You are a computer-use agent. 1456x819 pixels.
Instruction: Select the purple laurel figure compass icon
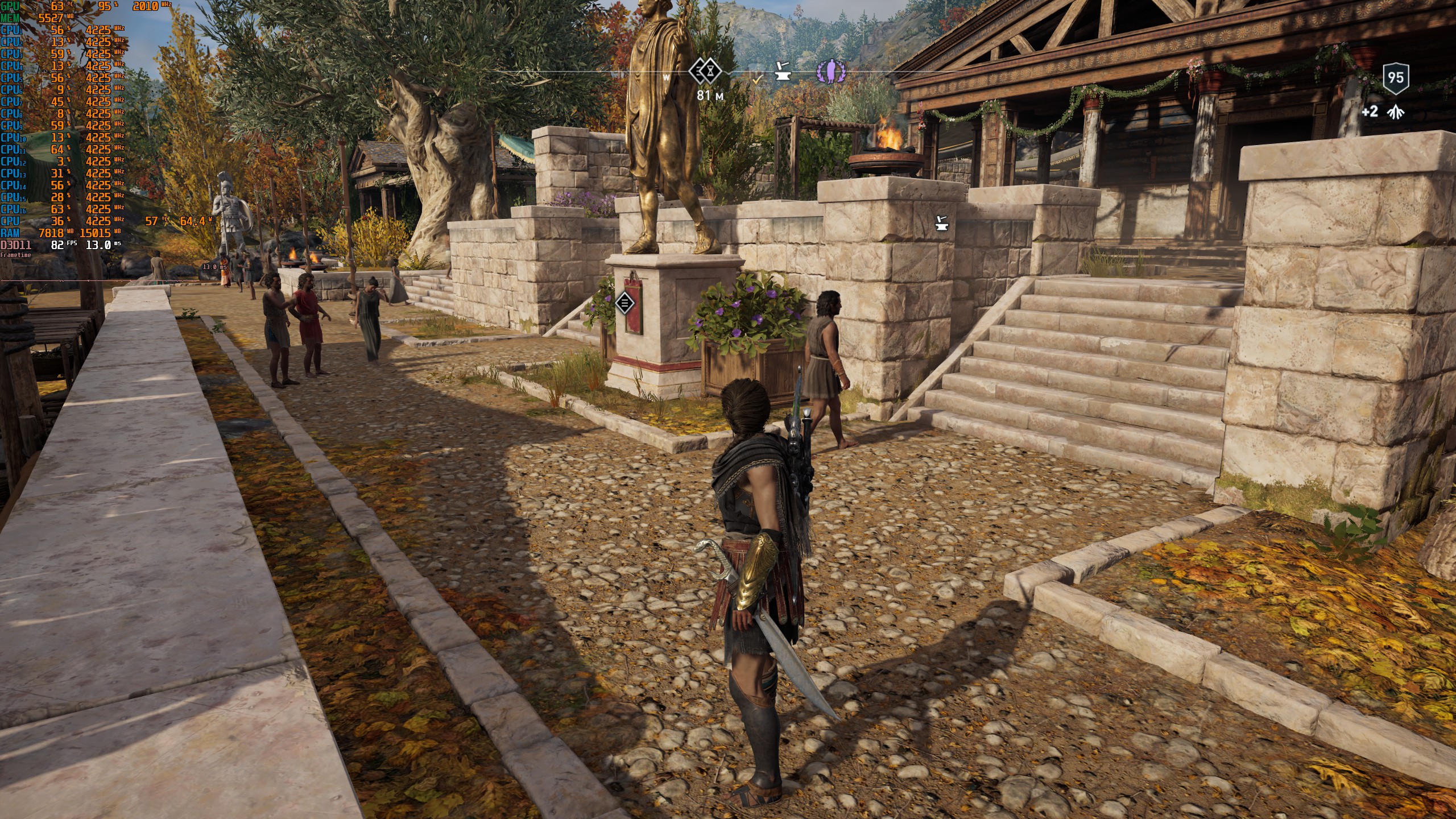830,72
